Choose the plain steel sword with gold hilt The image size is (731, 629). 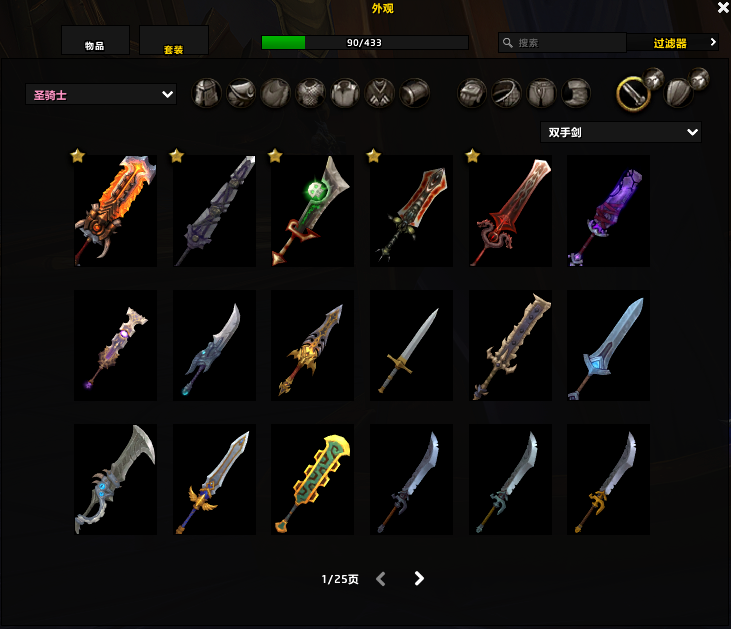pos(411,346)
